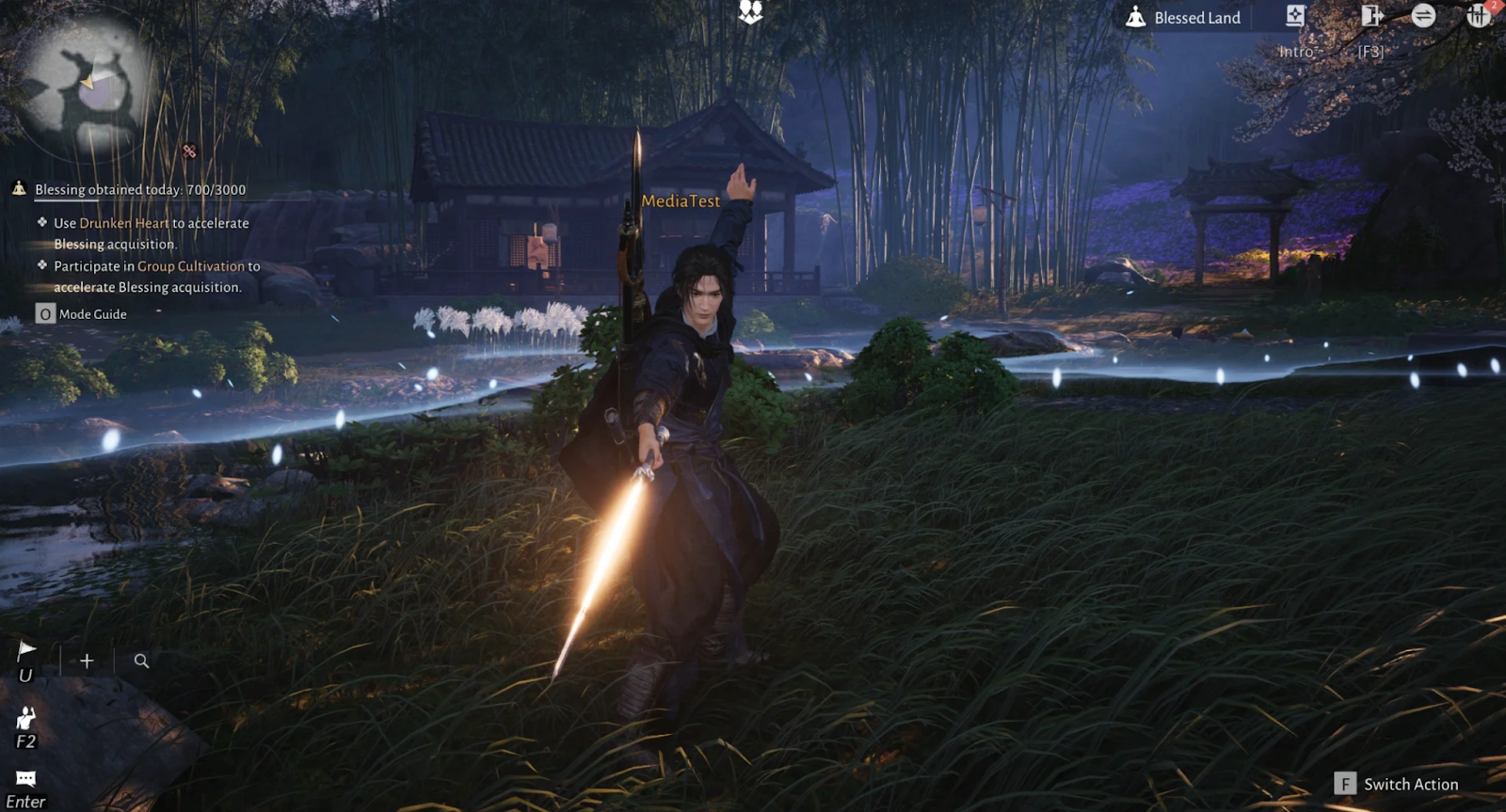Click the round swap arrows button
Image resolution: width=1506 pixels, height=812 pixels.
coord(1423,15)
